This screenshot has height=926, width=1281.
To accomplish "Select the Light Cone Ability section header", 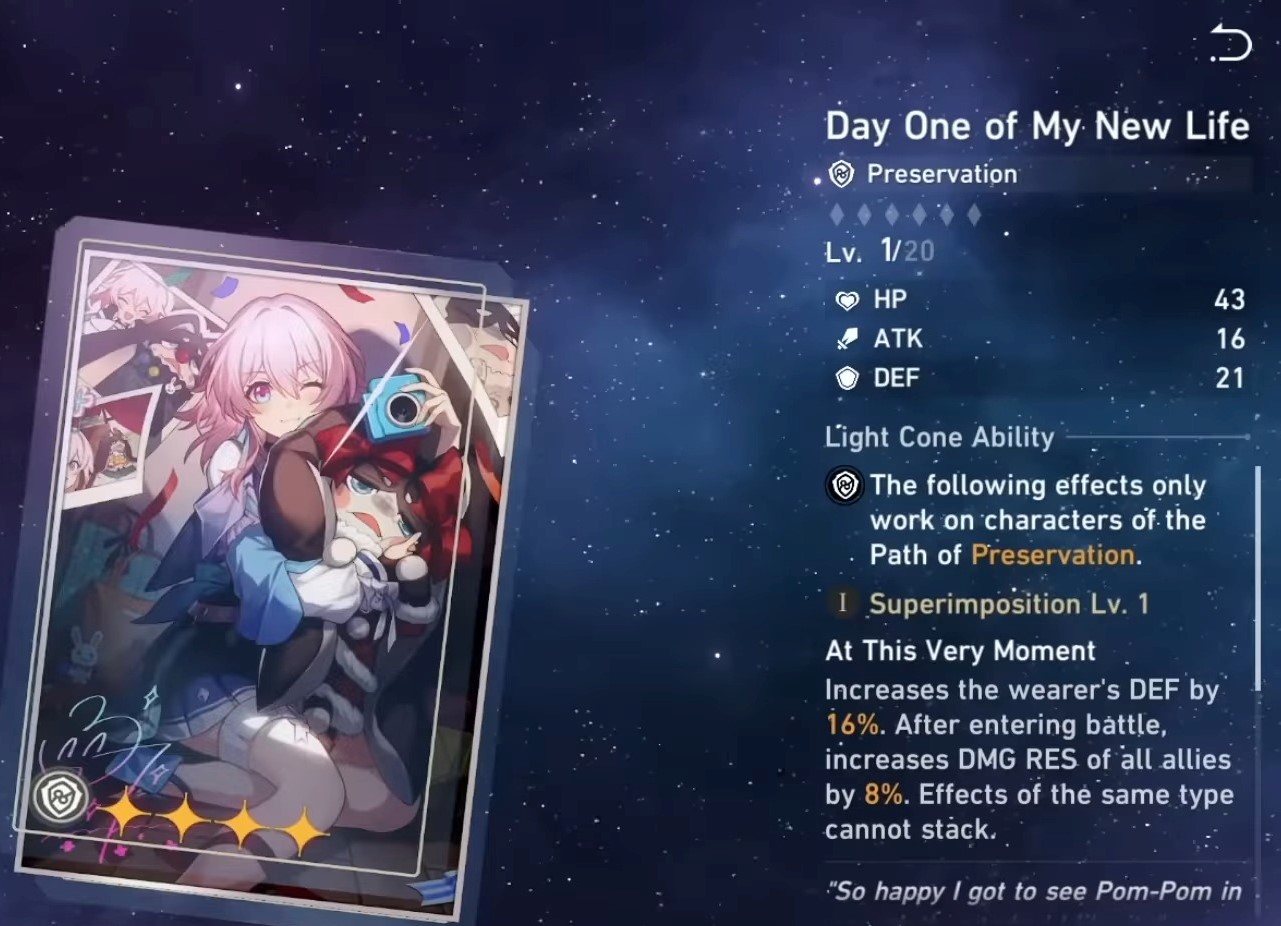I will click(938, 437).
